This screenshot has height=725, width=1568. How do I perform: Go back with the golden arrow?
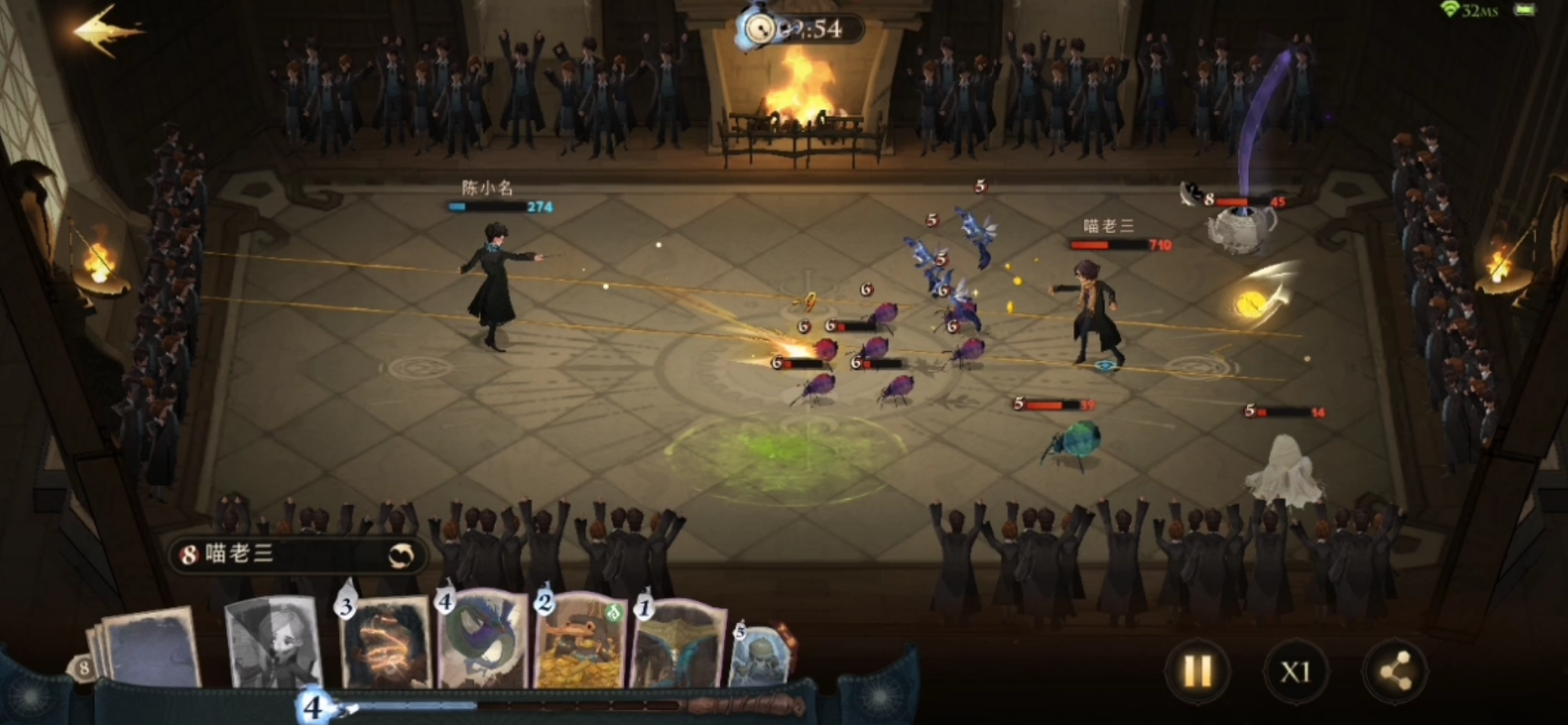105,32
